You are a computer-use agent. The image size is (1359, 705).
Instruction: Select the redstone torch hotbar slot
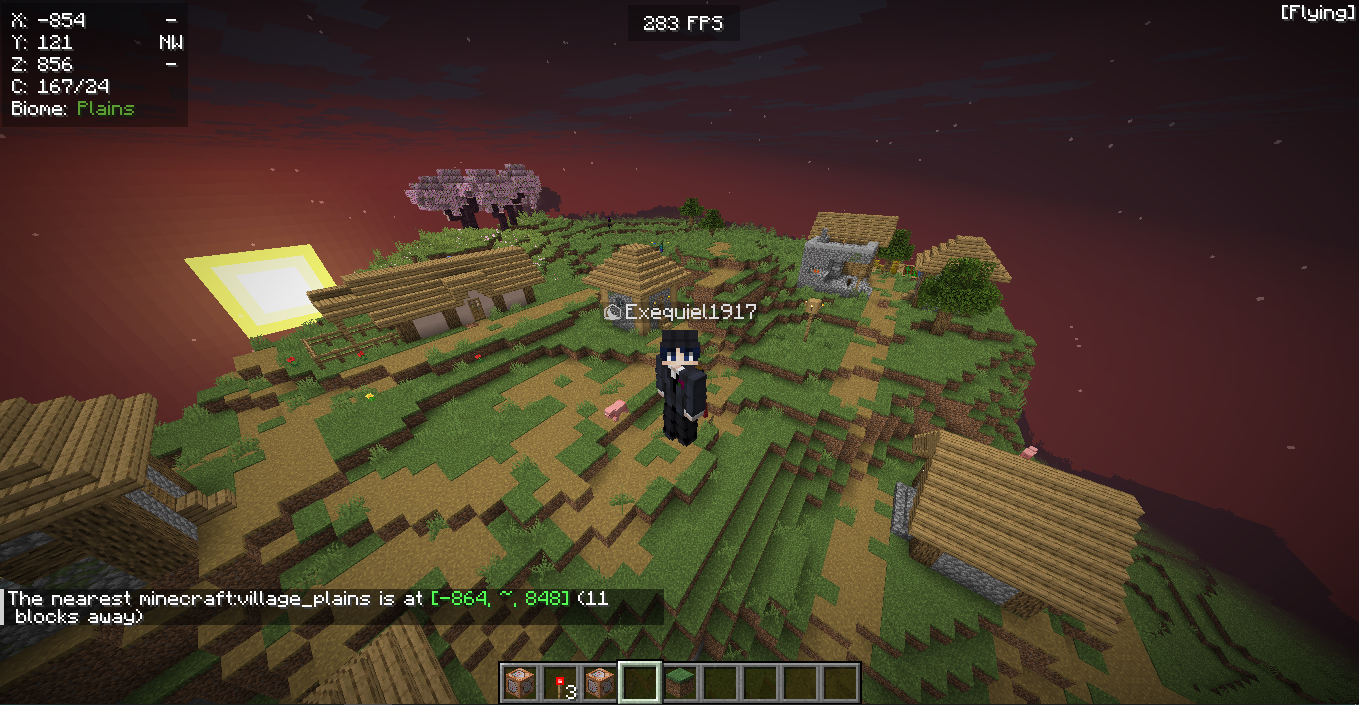(559, 683)
